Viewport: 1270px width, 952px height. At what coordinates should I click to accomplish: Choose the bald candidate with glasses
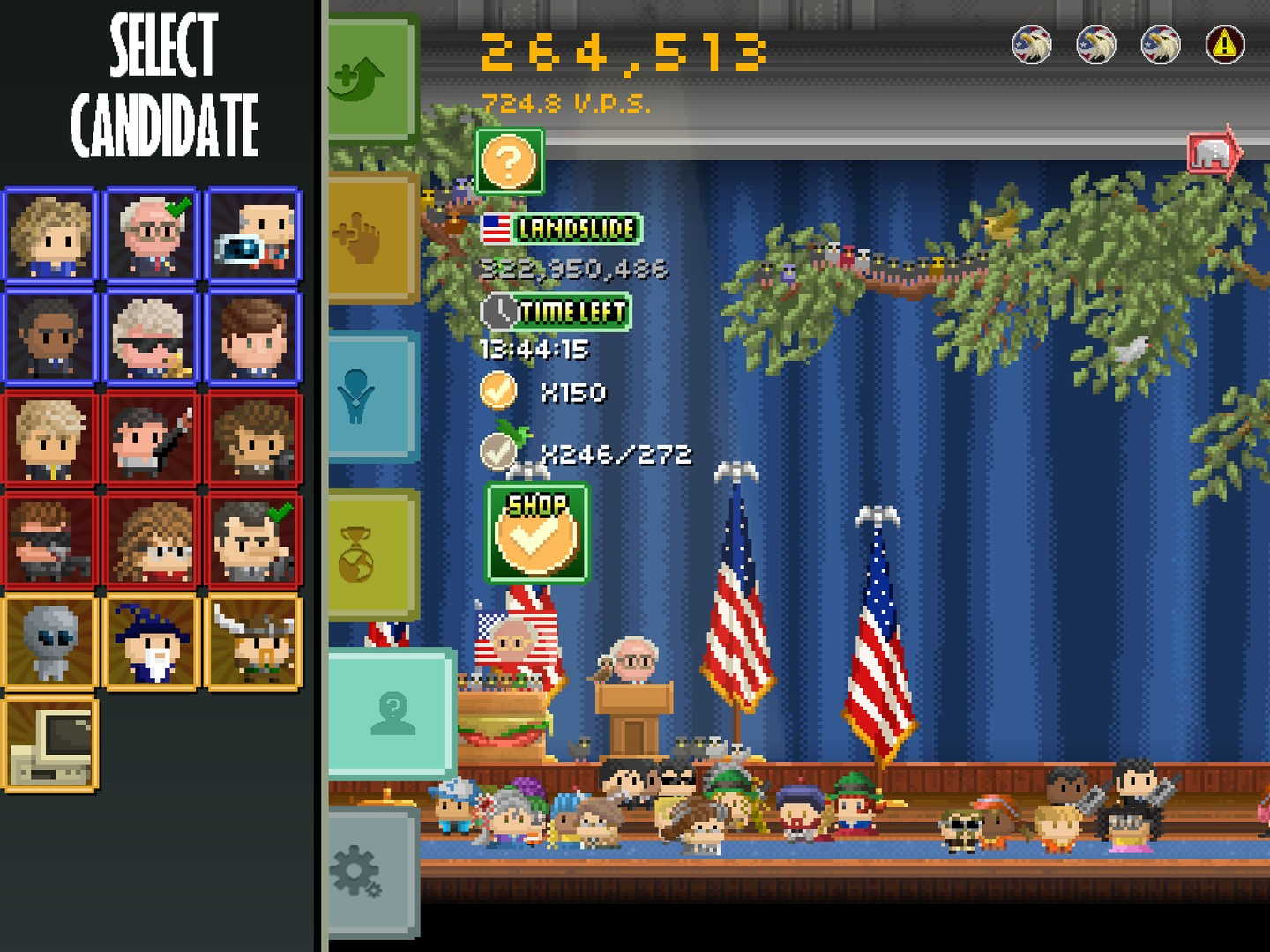pyautogui.click(x=152, y=235)
